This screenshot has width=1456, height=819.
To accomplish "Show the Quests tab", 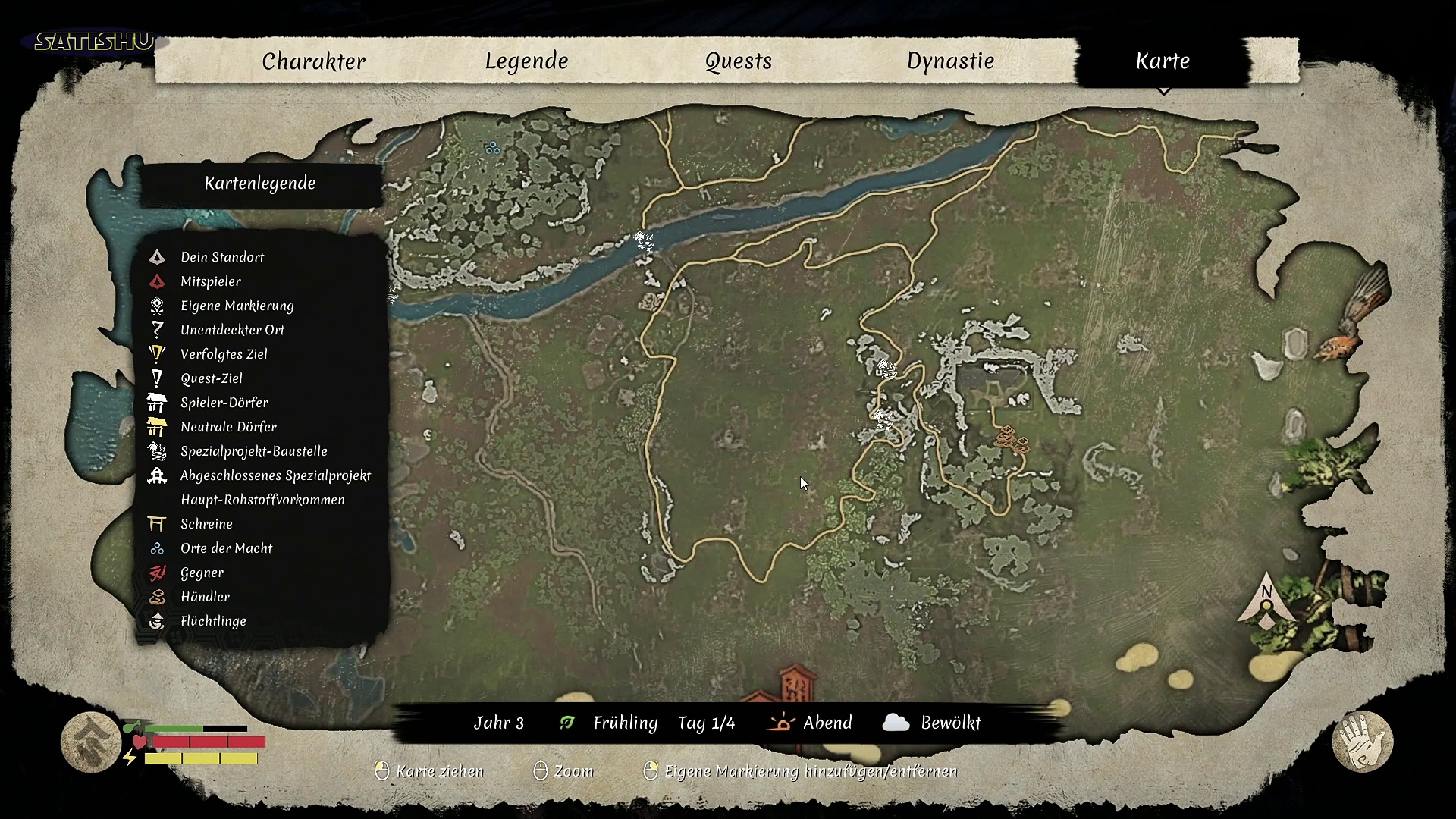I will pyautogui.click(x=738, y=61).
